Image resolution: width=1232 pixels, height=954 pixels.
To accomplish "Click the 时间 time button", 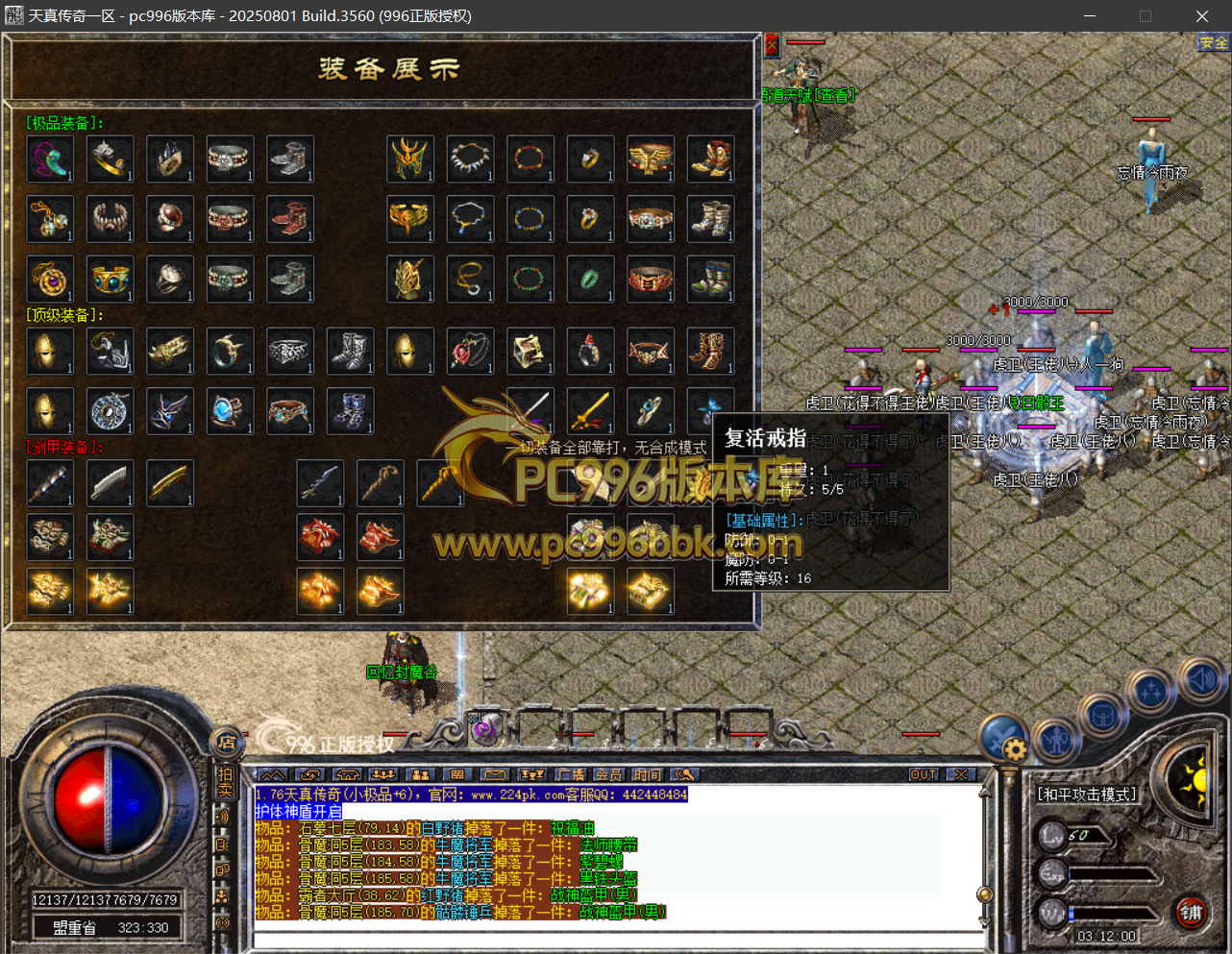I will (647, 774).
